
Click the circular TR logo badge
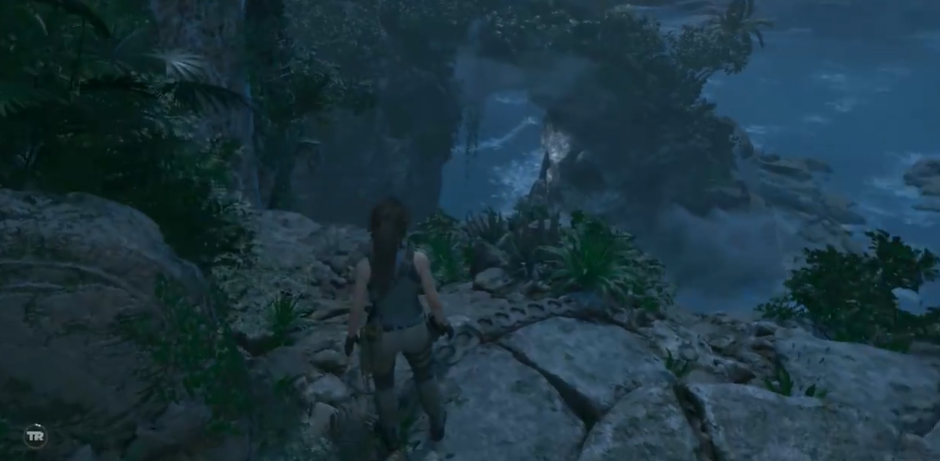coord(35,436)
